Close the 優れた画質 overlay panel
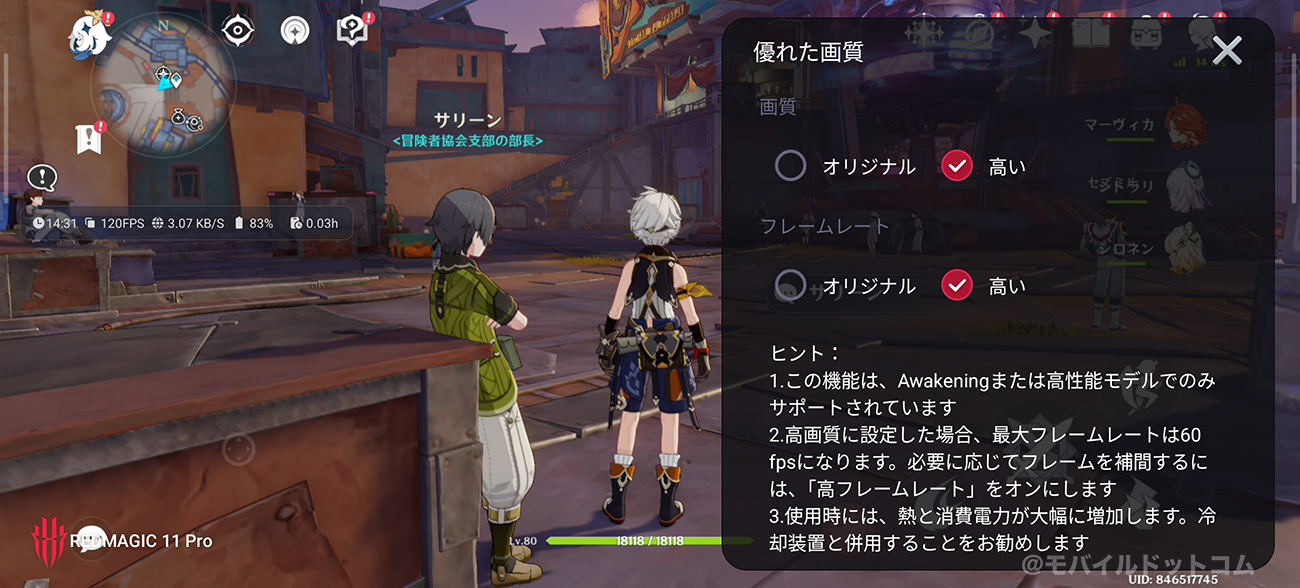 pyautogui.click(x=1226, y=50)
